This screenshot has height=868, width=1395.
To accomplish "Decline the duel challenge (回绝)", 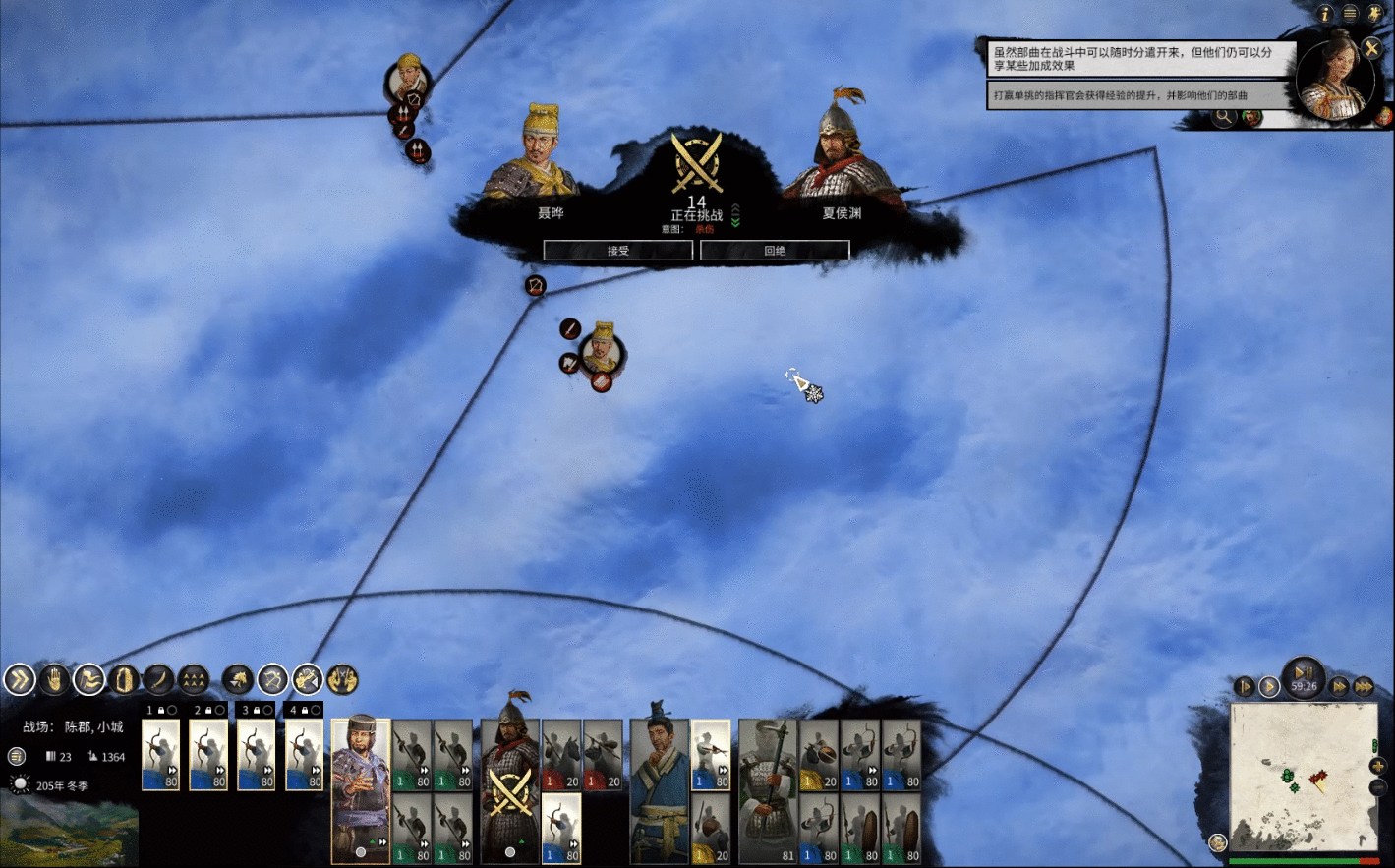I will 775,251.
